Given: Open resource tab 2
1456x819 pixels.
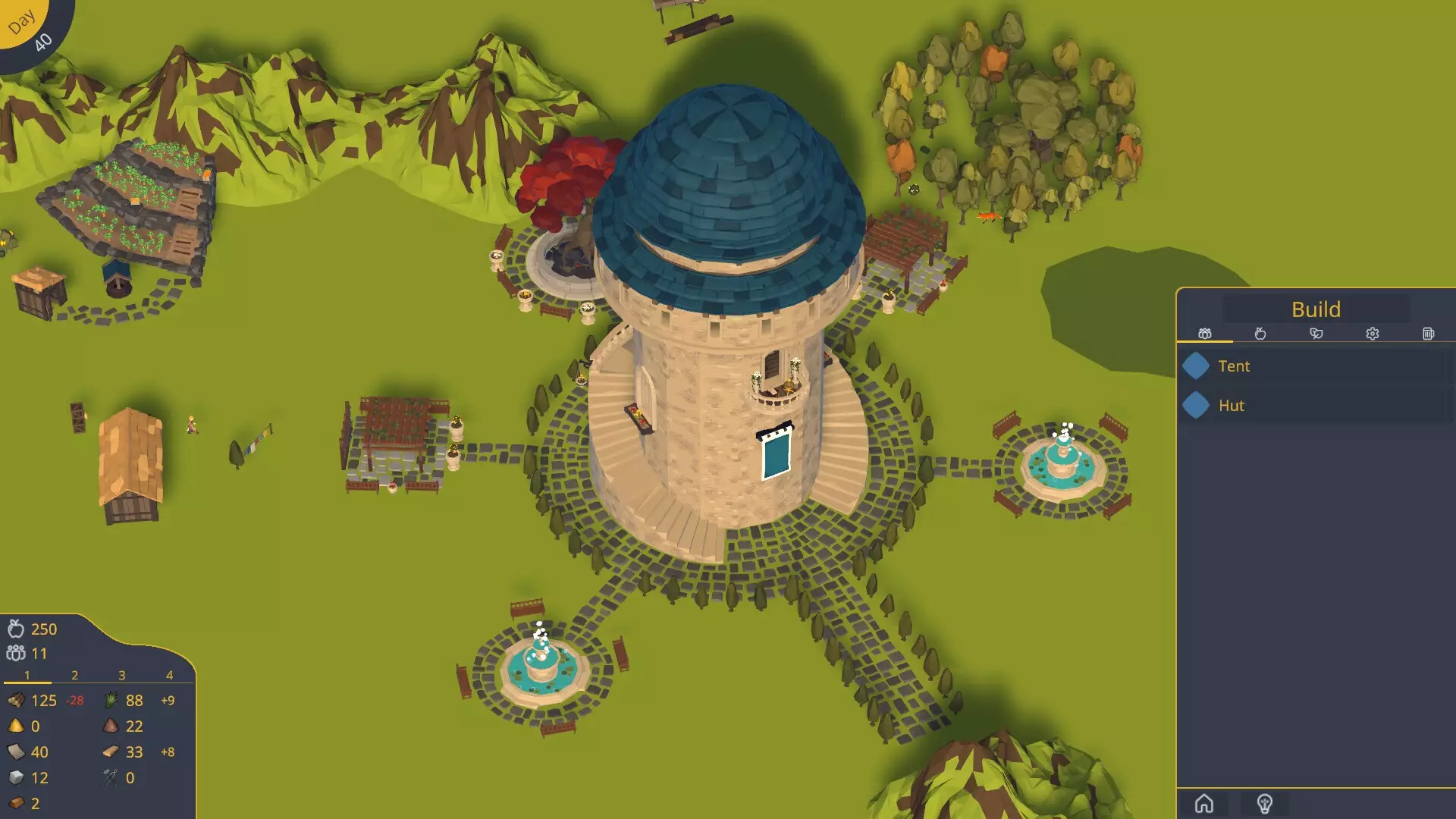Looking at the screenshot, I should point(74,674).
